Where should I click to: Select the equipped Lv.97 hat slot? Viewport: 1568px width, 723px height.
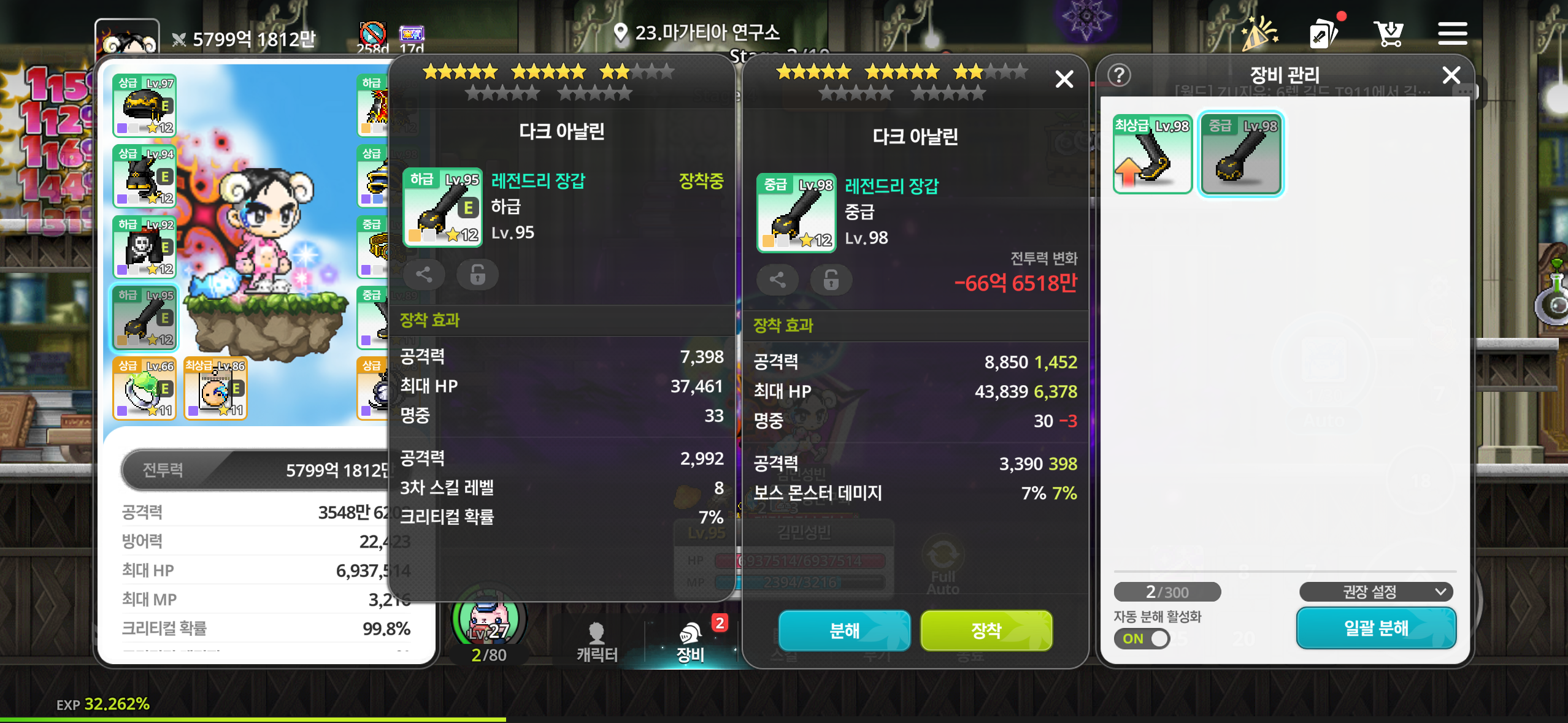pos(145,105)
